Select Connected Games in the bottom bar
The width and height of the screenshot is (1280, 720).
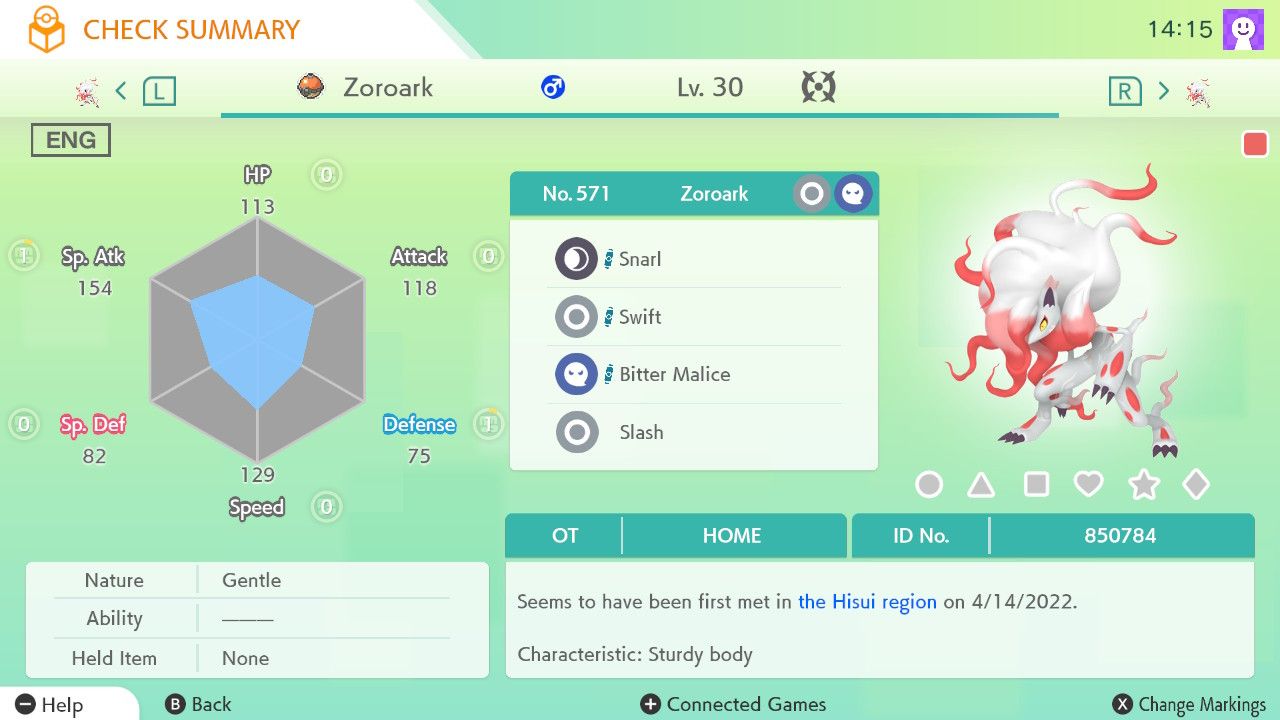[733, 704]
